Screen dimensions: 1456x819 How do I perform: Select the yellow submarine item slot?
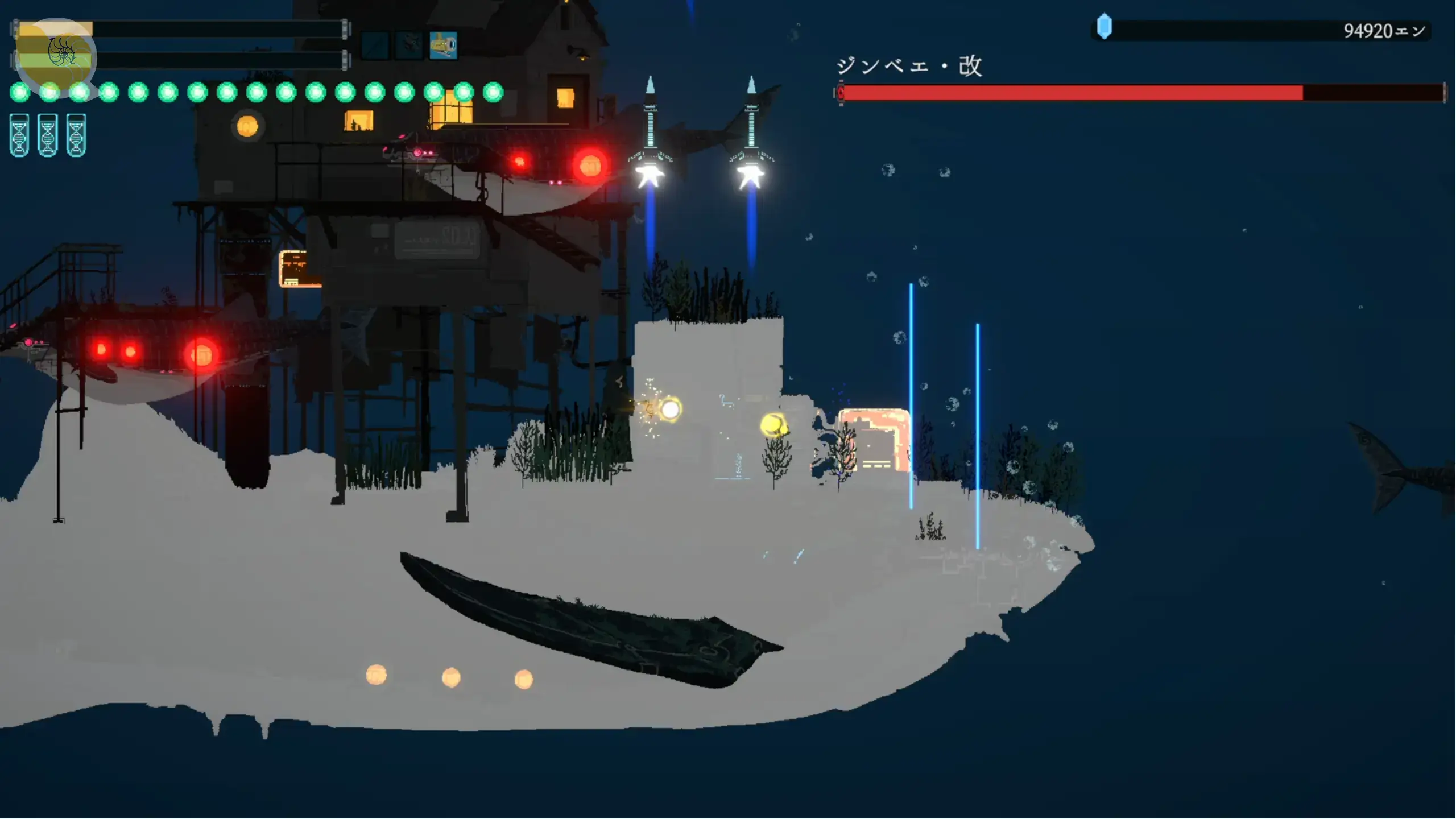pyautogui.click(x=443, y=45)
